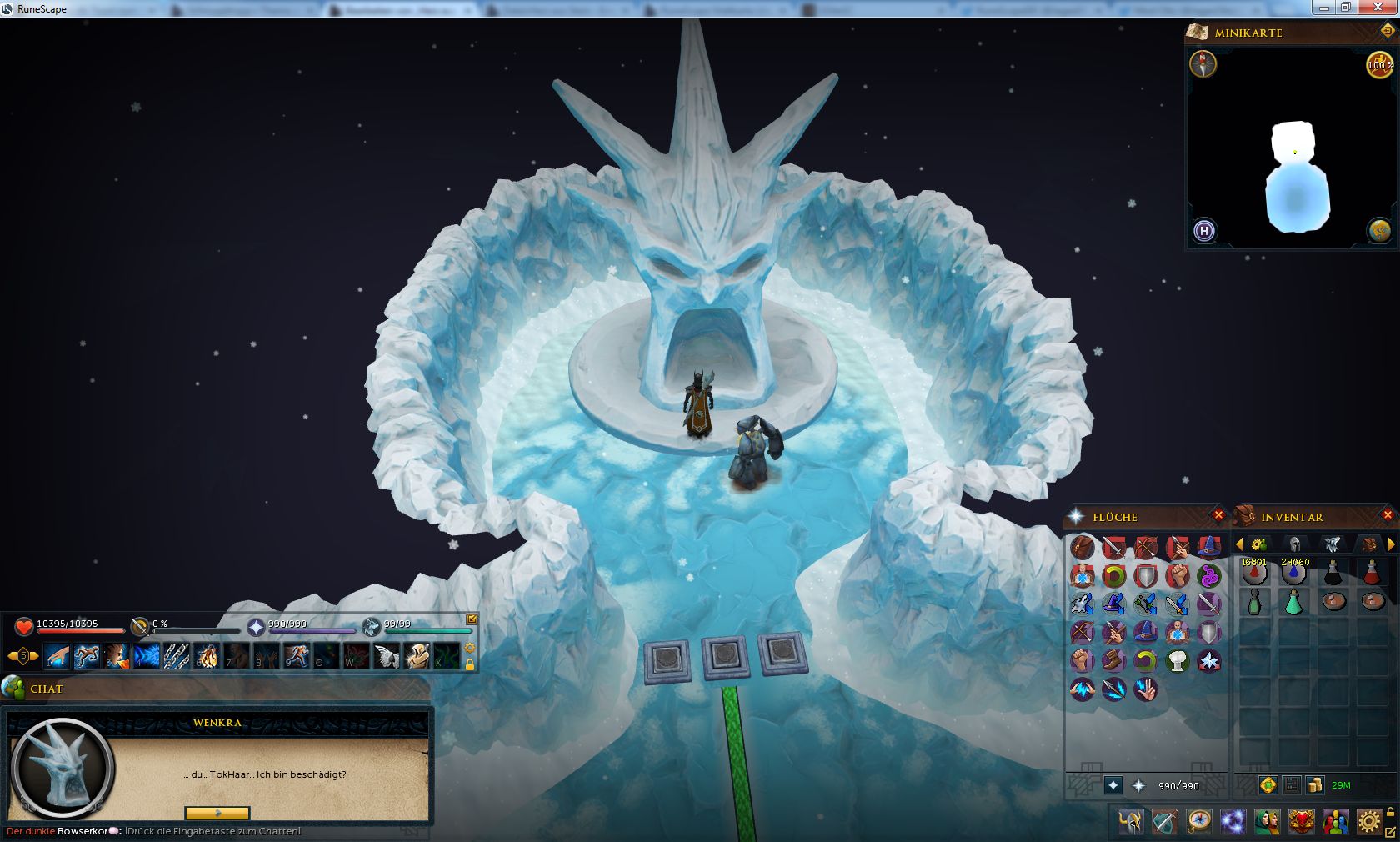
Task: Close the Flüche panel
Action: point(1218,516)
